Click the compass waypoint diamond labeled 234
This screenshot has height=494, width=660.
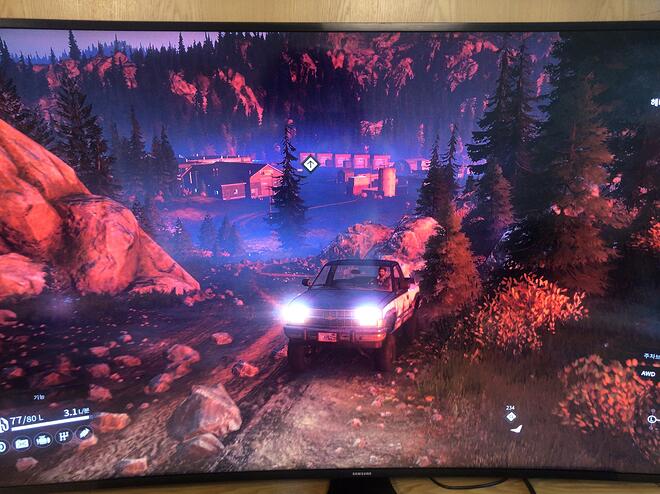511,417
